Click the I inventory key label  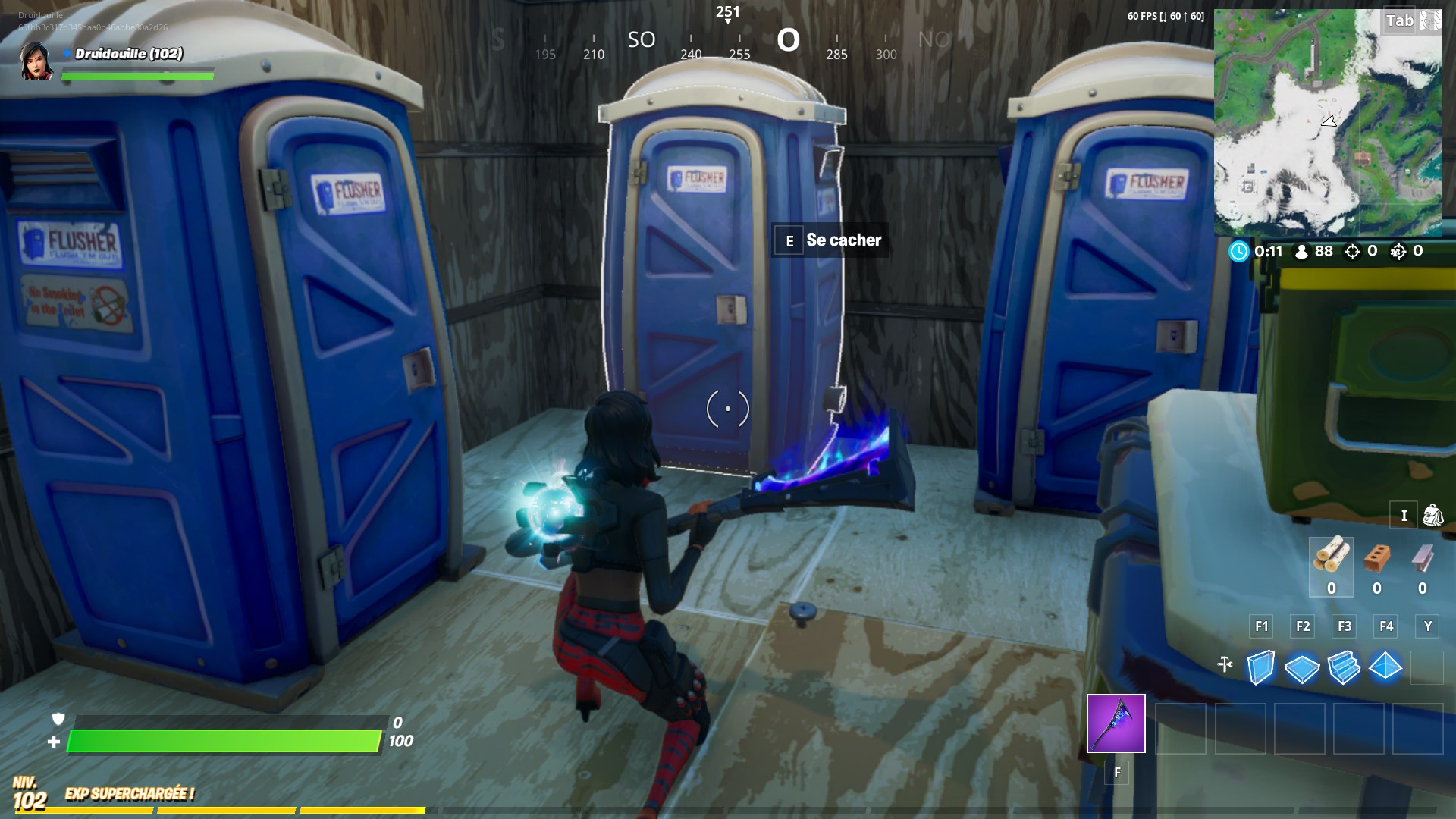(x=1404, y=516)
